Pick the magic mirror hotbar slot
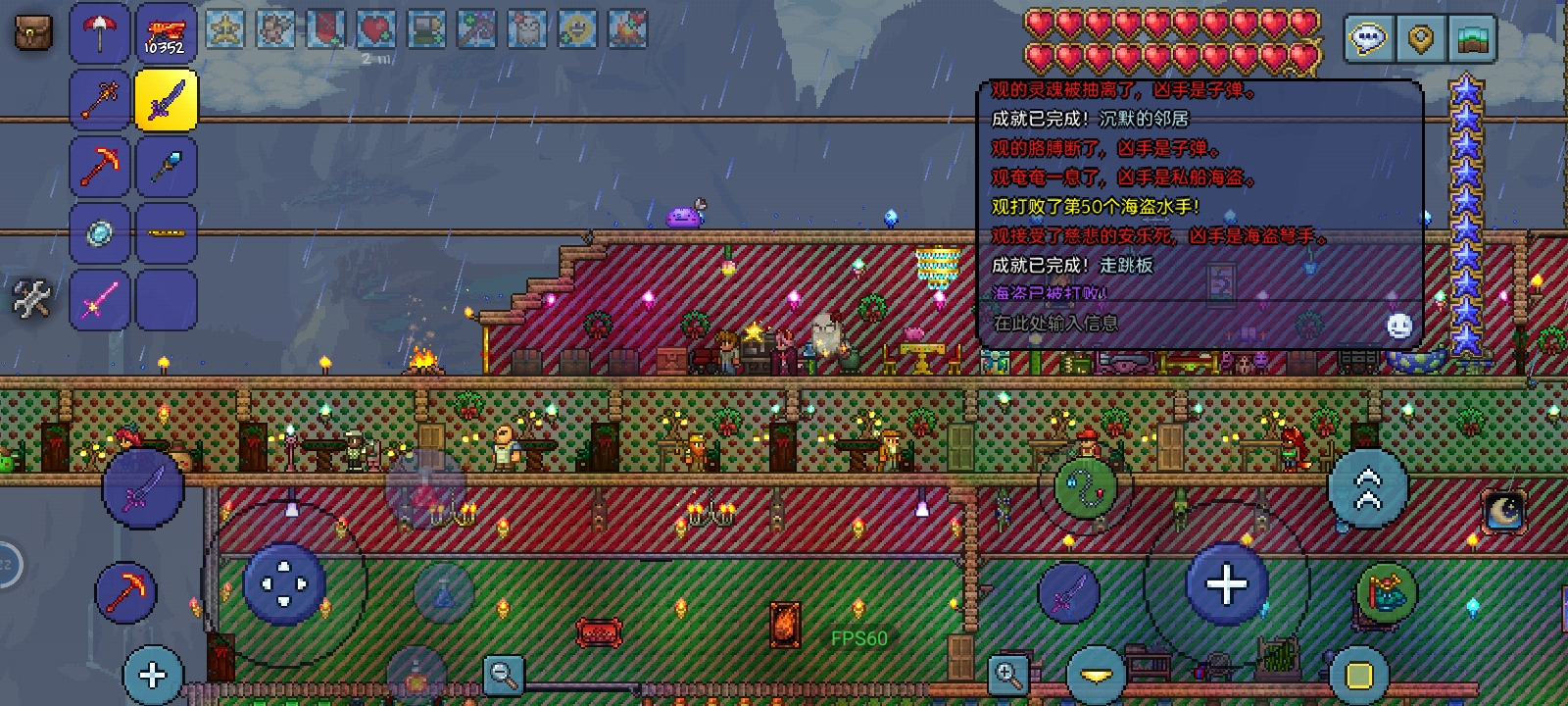 click(100, 232)
